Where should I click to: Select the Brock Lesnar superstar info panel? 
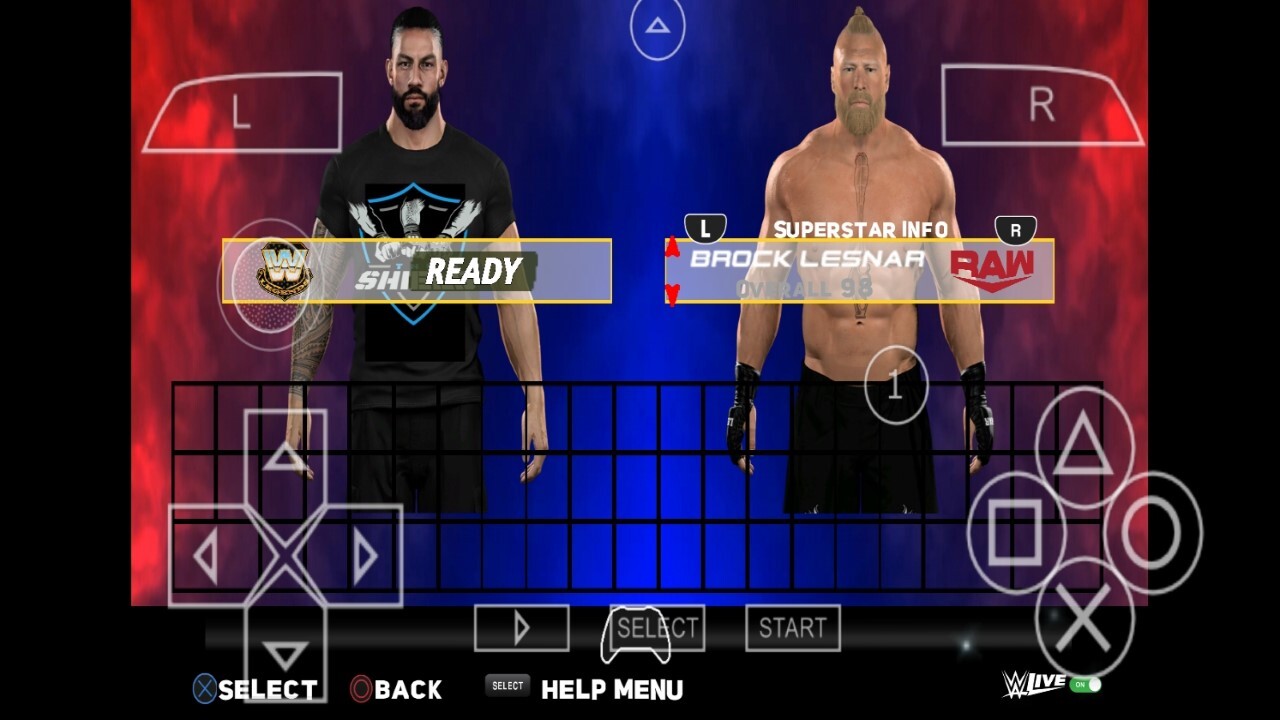coord(860,271)
